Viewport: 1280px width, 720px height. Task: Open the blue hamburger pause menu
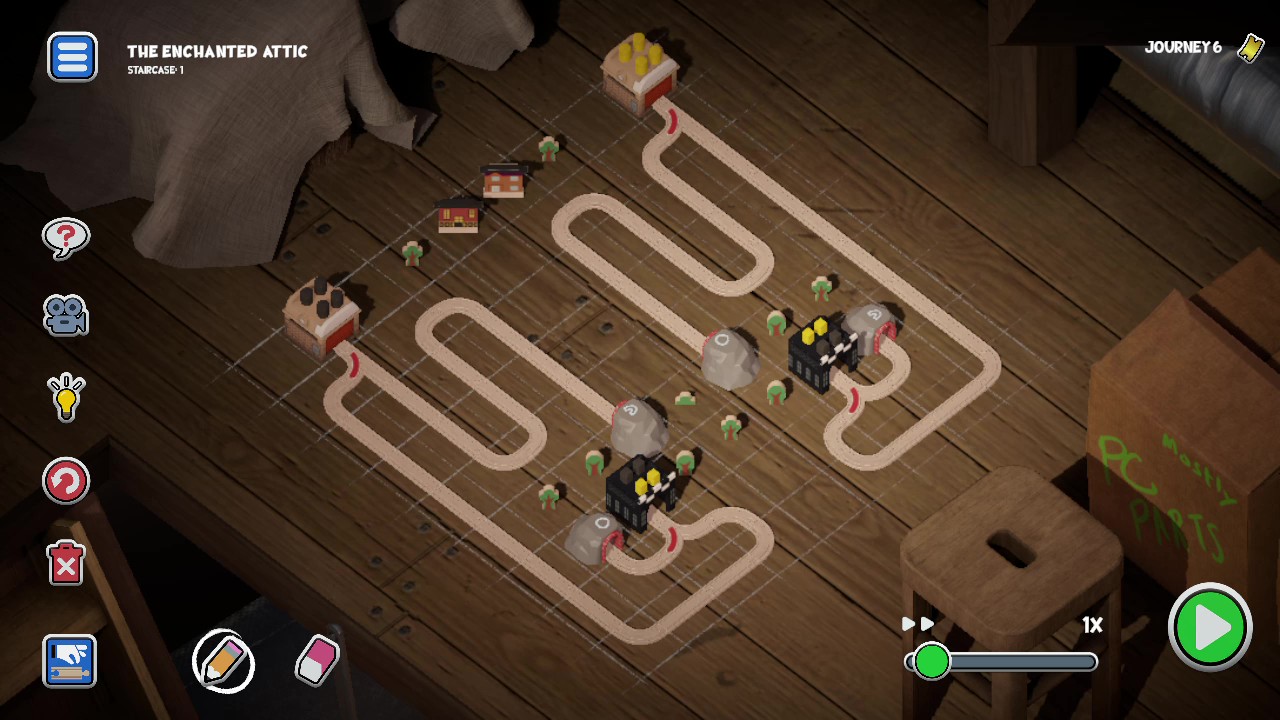point(71,57)
